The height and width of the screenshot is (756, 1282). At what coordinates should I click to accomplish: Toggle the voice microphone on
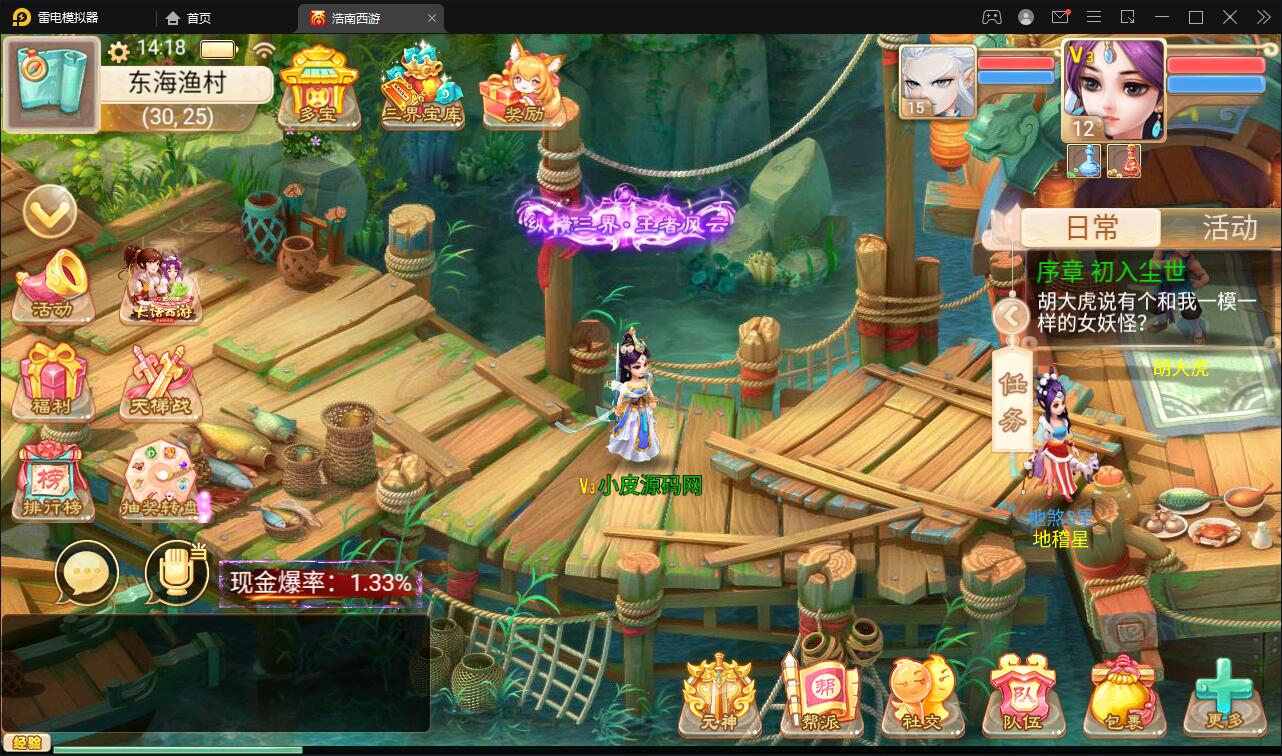(177, 572)
